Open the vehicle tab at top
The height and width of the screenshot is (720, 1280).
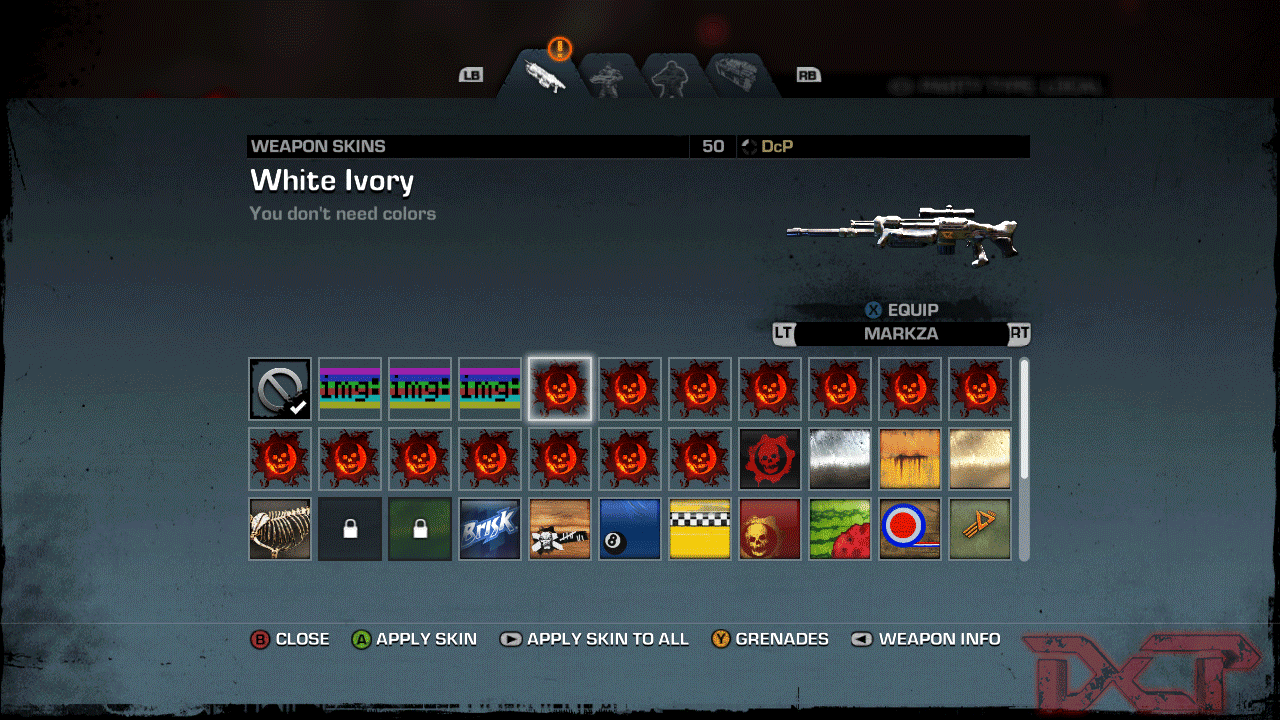tap(741, 77)
